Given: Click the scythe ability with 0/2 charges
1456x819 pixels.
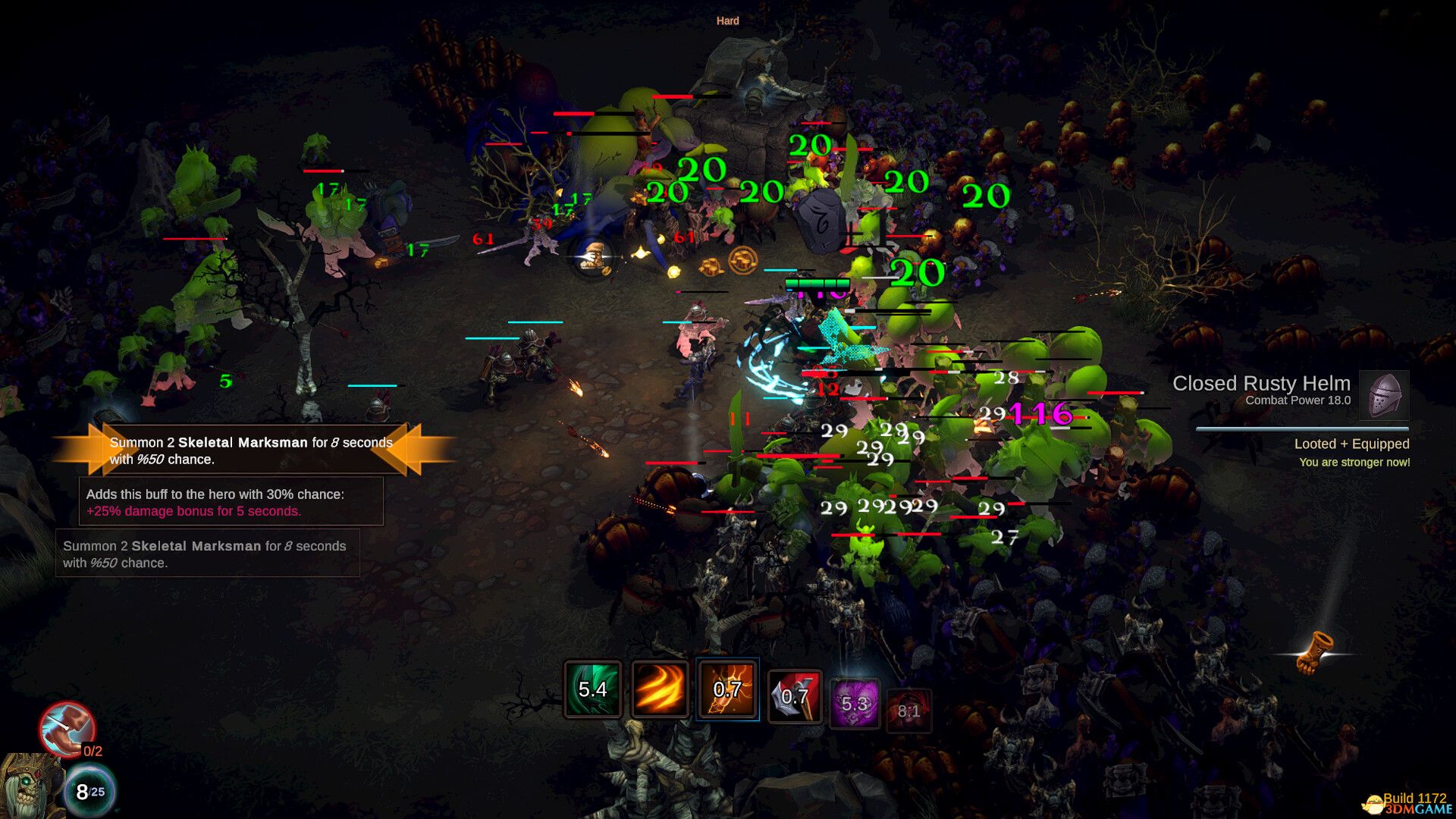Looking at the screenshot, I should 69,732.
